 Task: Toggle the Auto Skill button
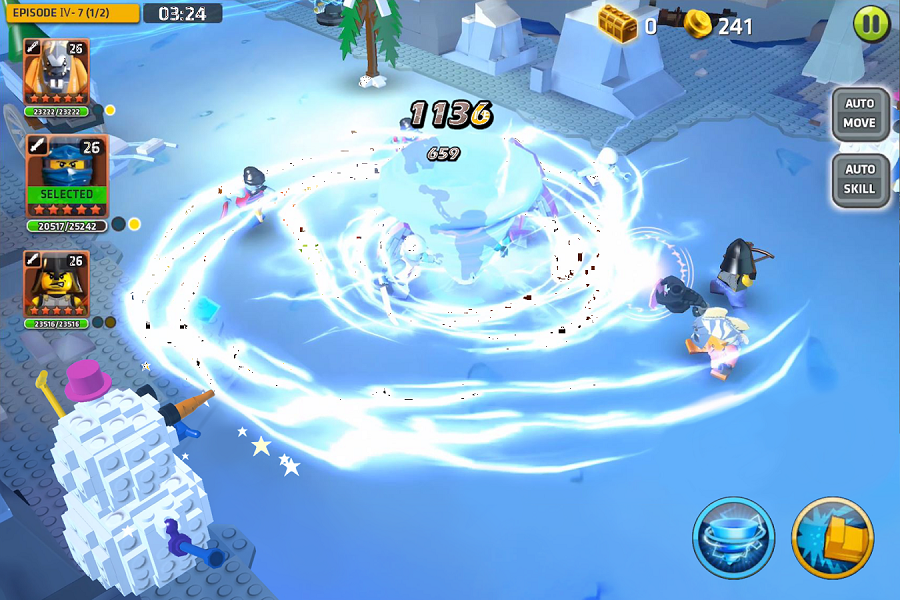click(860, 179)
